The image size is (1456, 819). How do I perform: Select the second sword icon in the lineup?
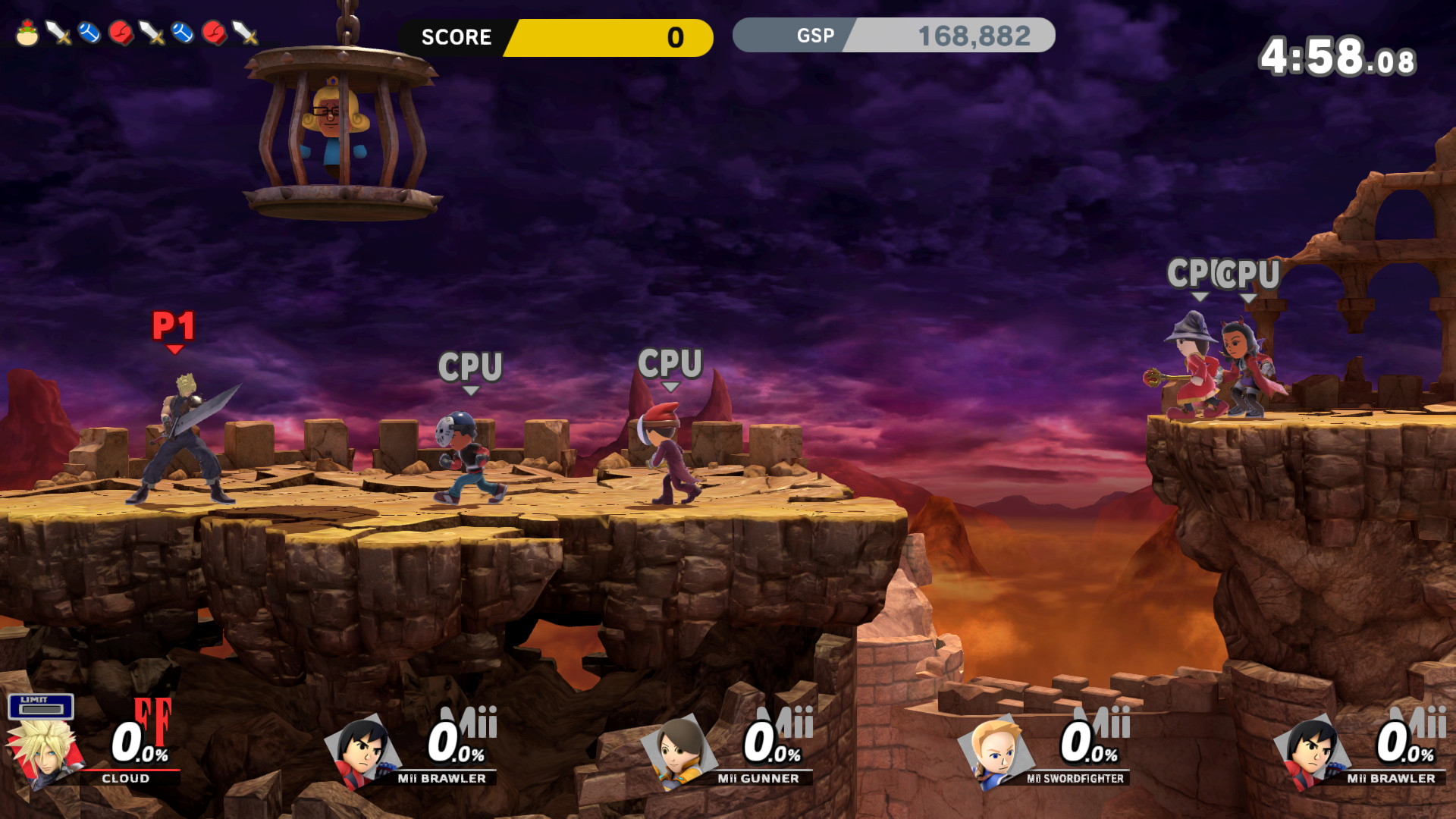pyautogui.click(x=151, y=31)
